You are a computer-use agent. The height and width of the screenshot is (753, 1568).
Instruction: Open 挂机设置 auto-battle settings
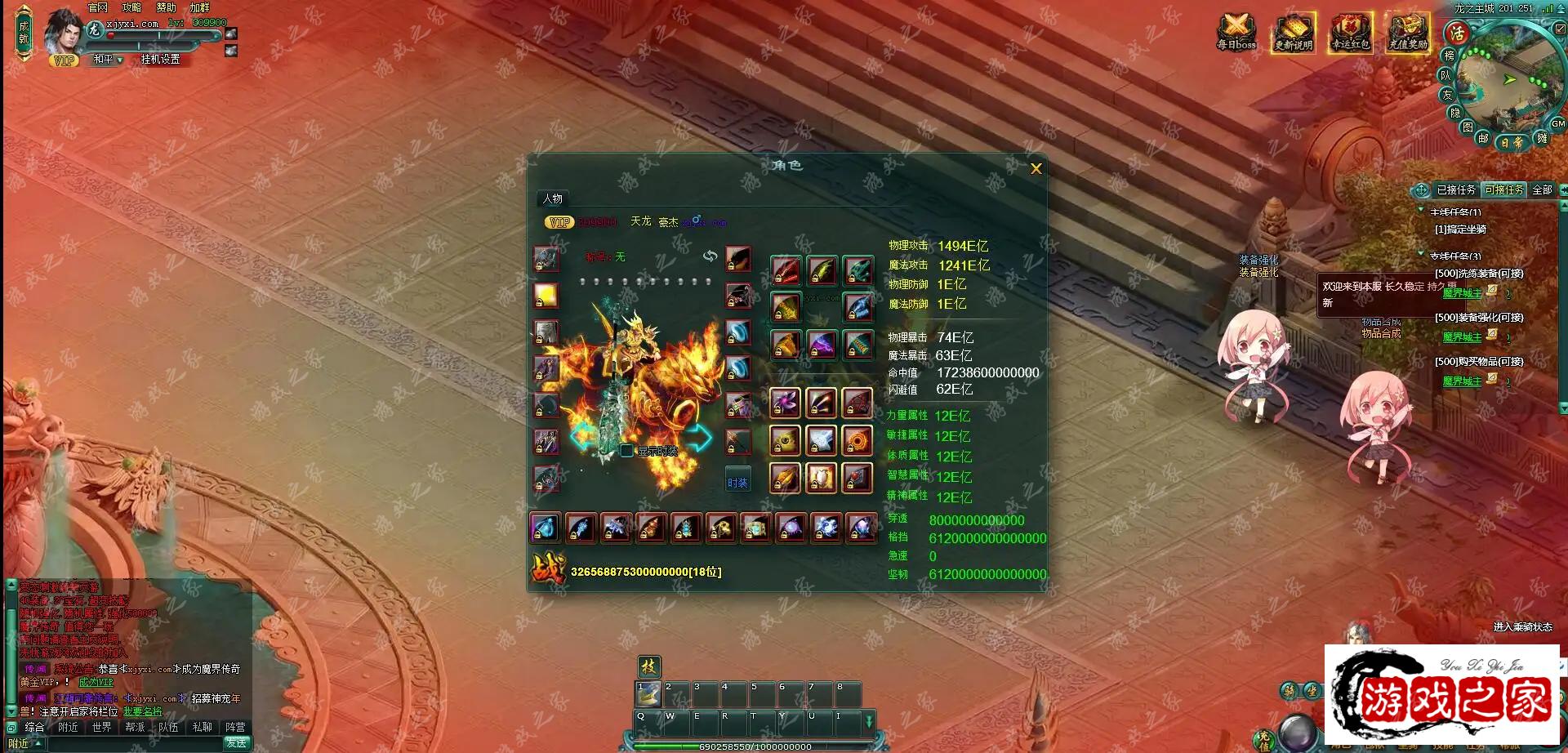[x=160, y=60]
